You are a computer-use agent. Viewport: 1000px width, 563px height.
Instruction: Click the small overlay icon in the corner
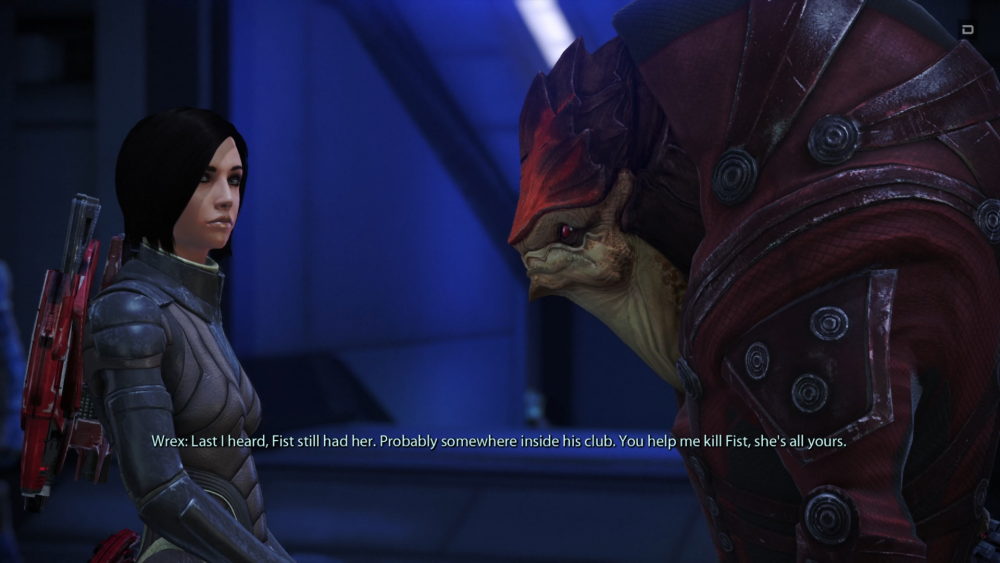pos(968,30)
